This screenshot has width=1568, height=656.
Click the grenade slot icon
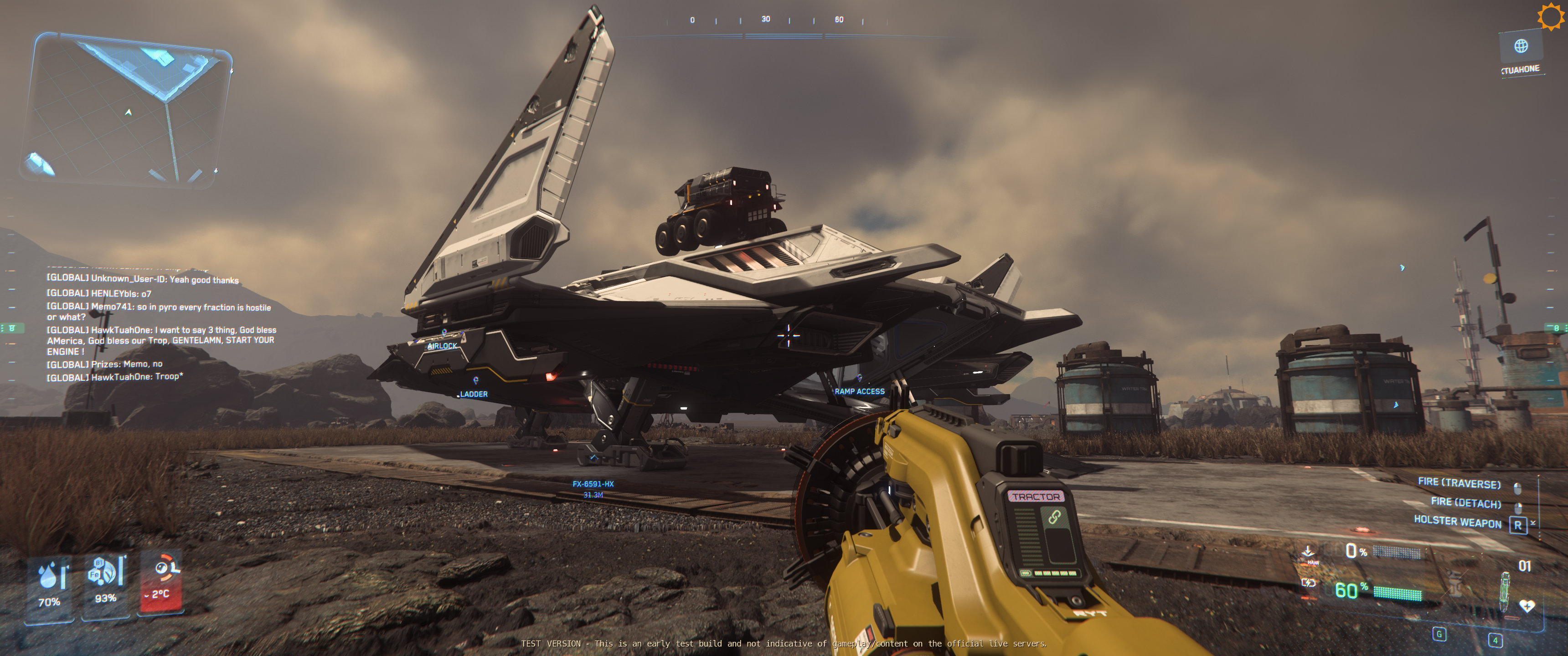point(1455,584)
